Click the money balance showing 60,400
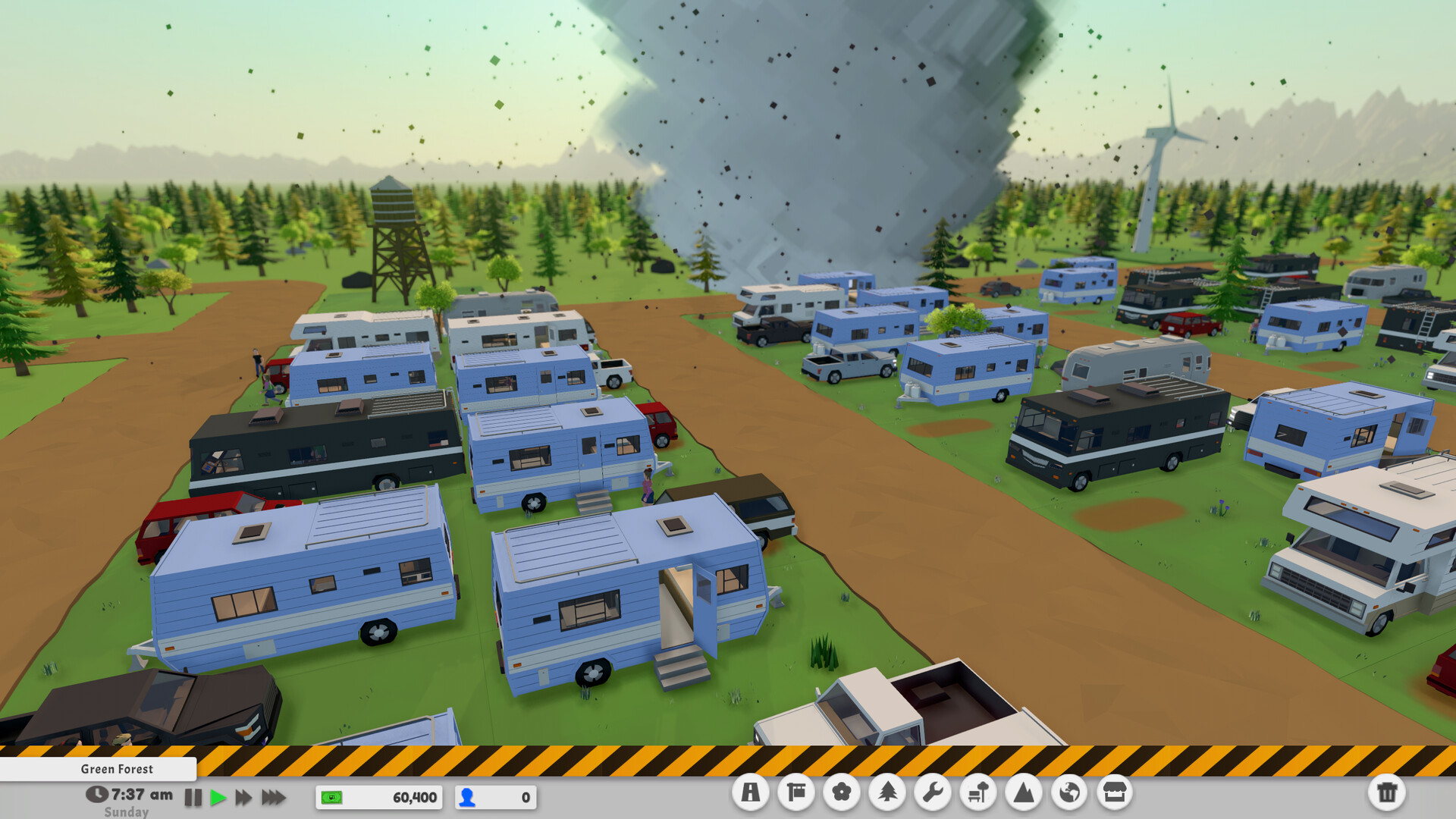 377,798
